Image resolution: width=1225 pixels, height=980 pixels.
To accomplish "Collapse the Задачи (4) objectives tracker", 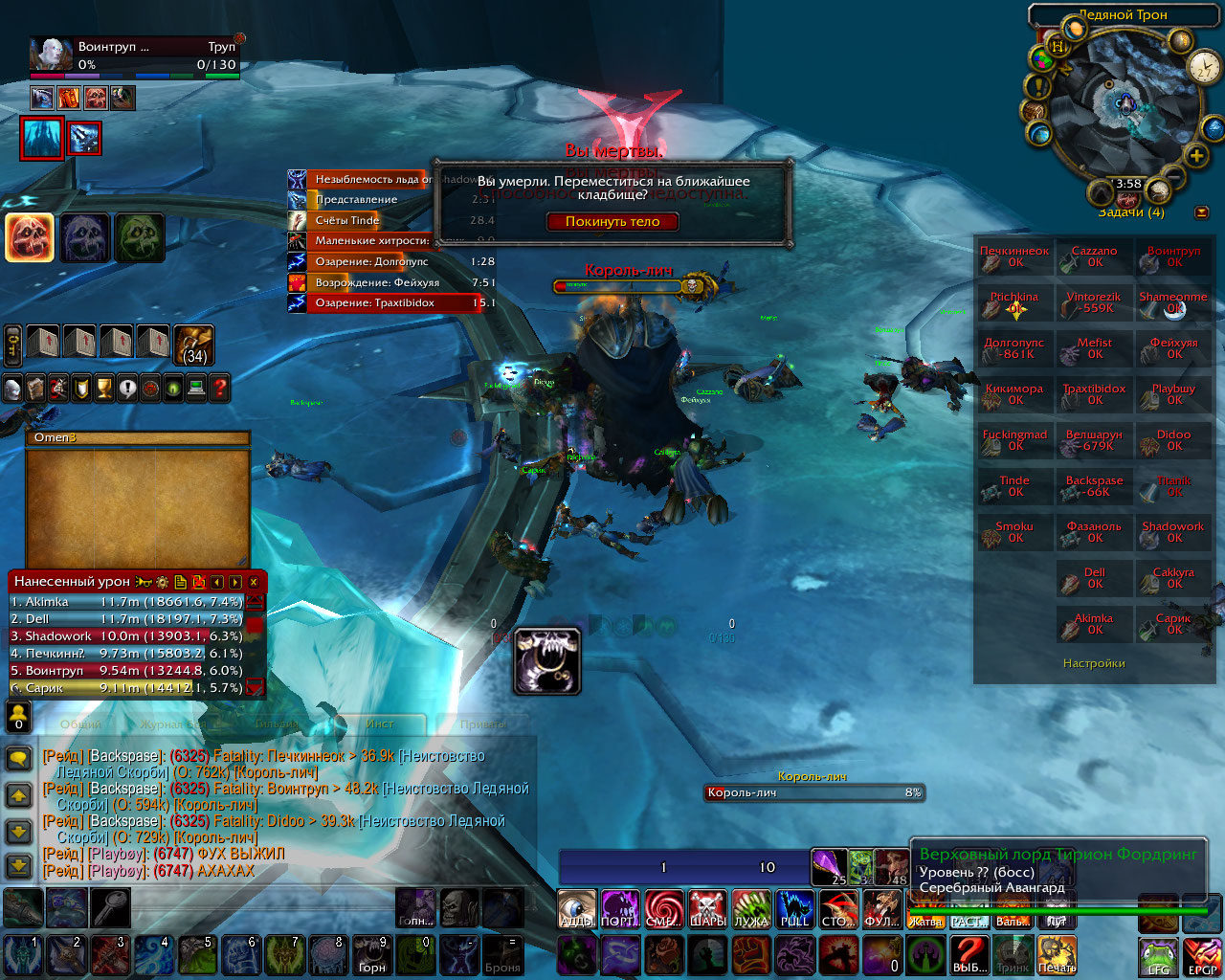I will pos(1202,212).
